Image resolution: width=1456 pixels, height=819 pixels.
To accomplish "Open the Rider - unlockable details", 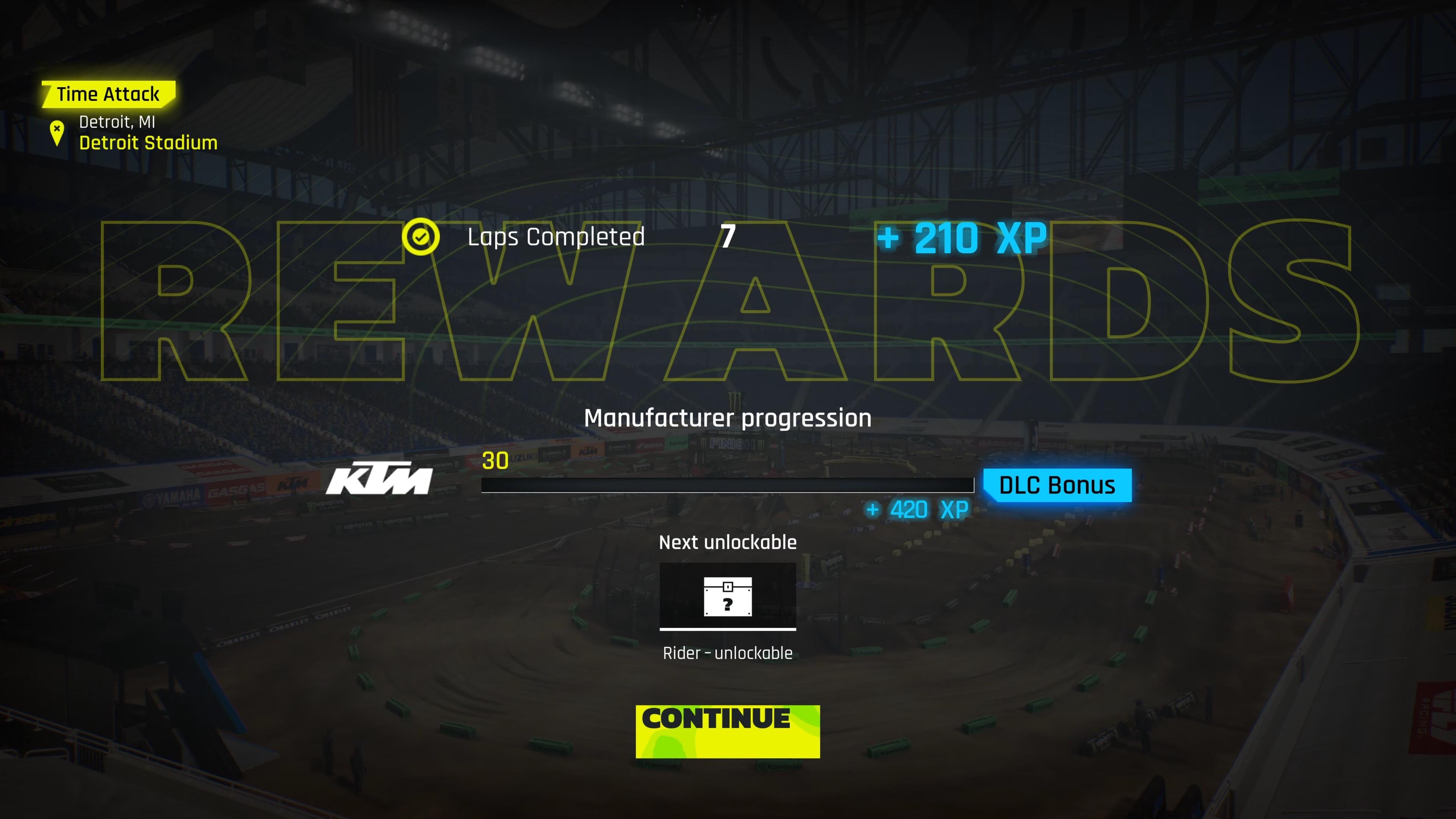I will click(x=728, y=653).
